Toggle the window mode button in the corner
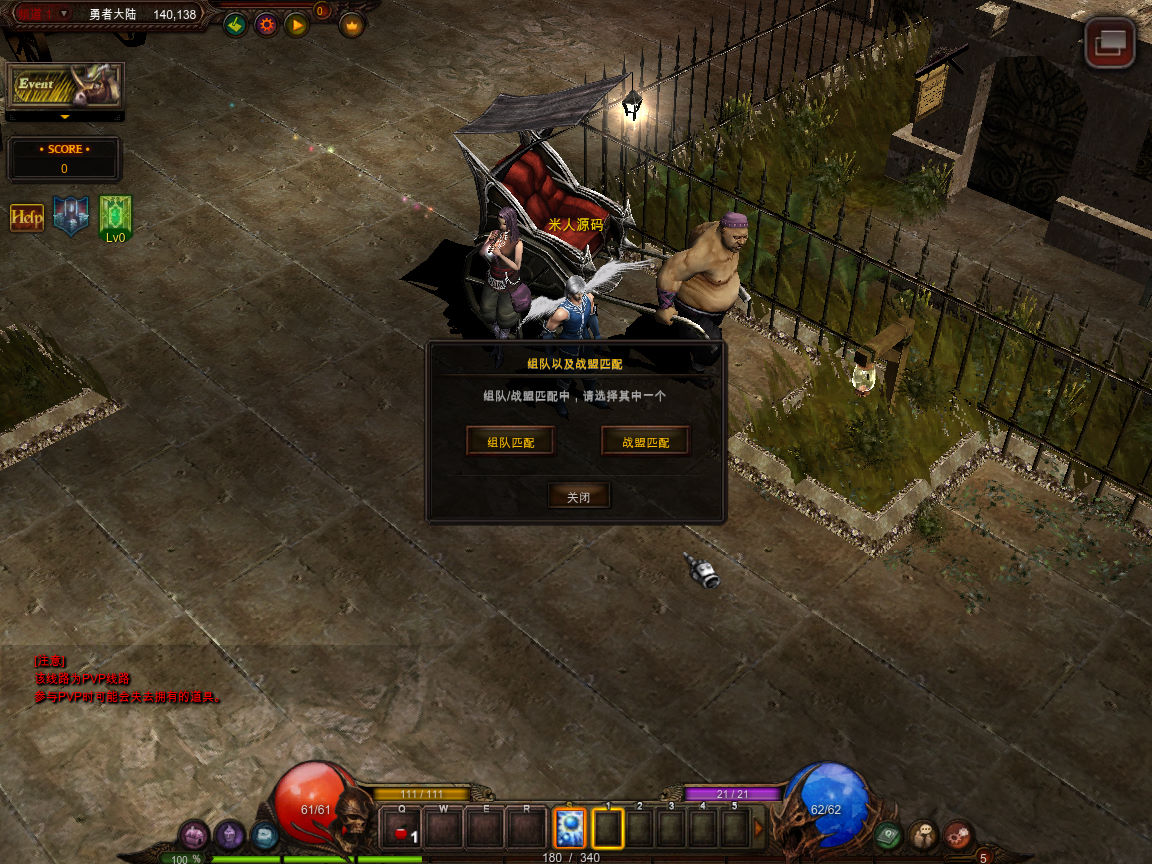Viewport: 1152px width, 864px height. [x=1110, y=43]
